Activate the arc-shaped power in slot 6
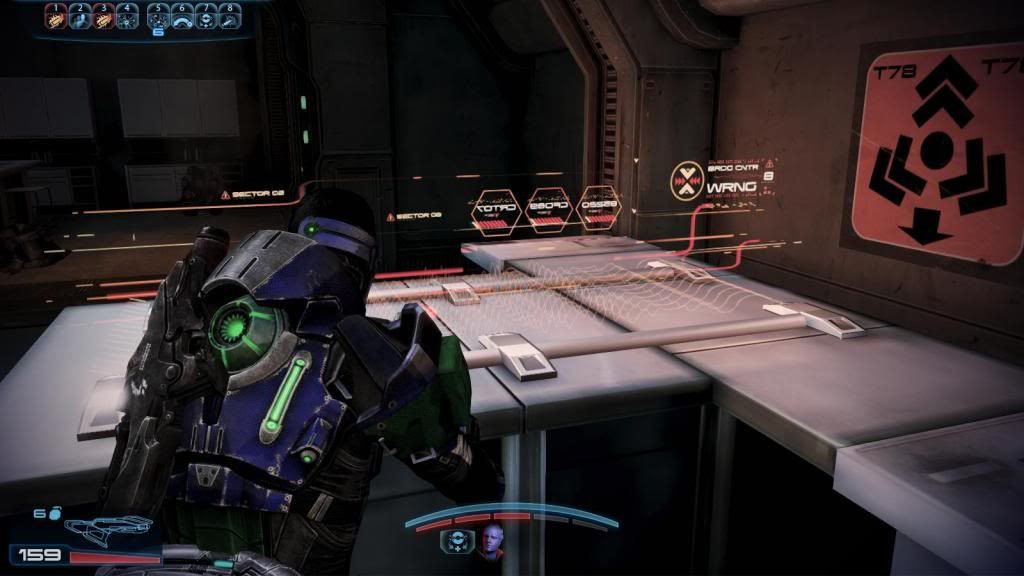 182,16
